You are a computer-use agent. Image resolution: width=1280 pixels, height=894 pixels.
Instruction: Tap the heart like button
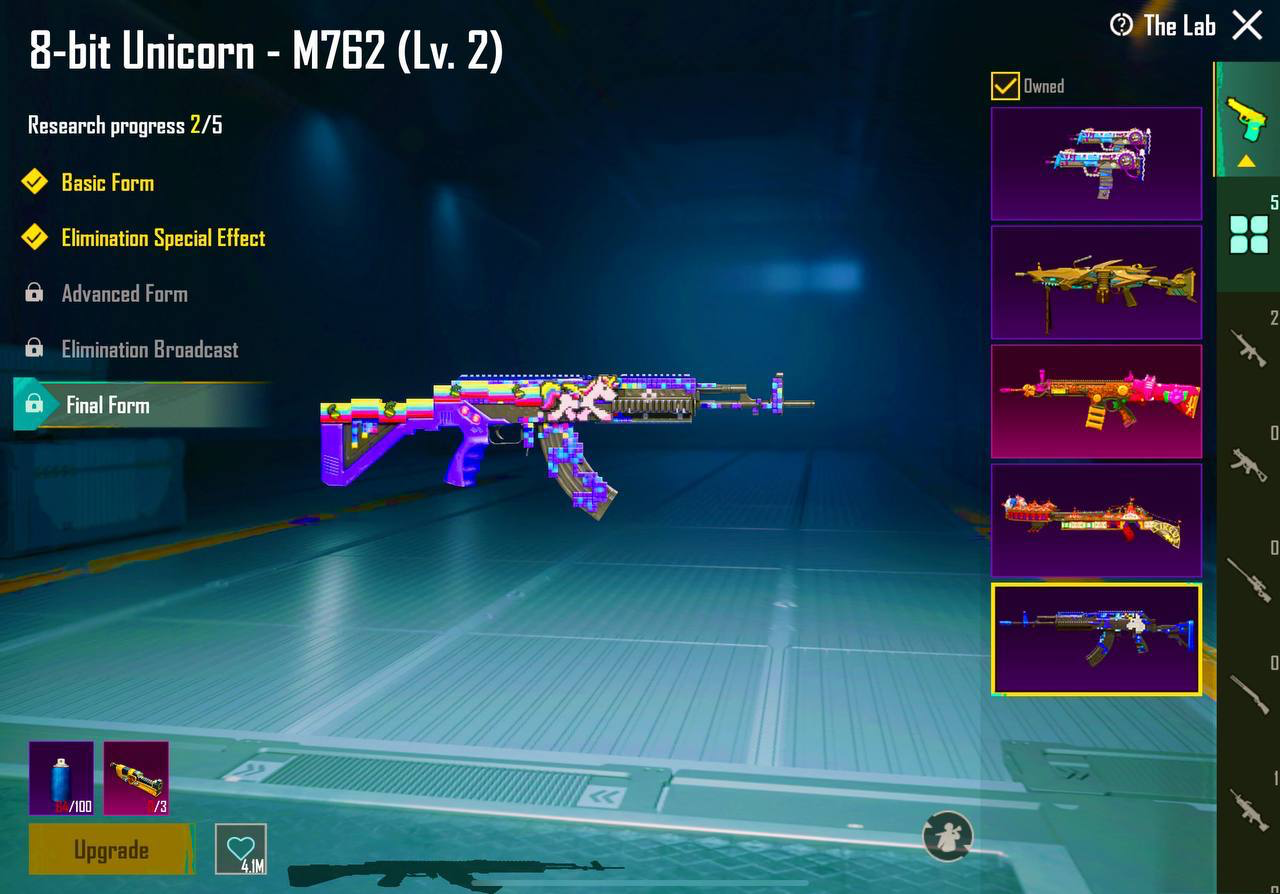tap(241, 849)
